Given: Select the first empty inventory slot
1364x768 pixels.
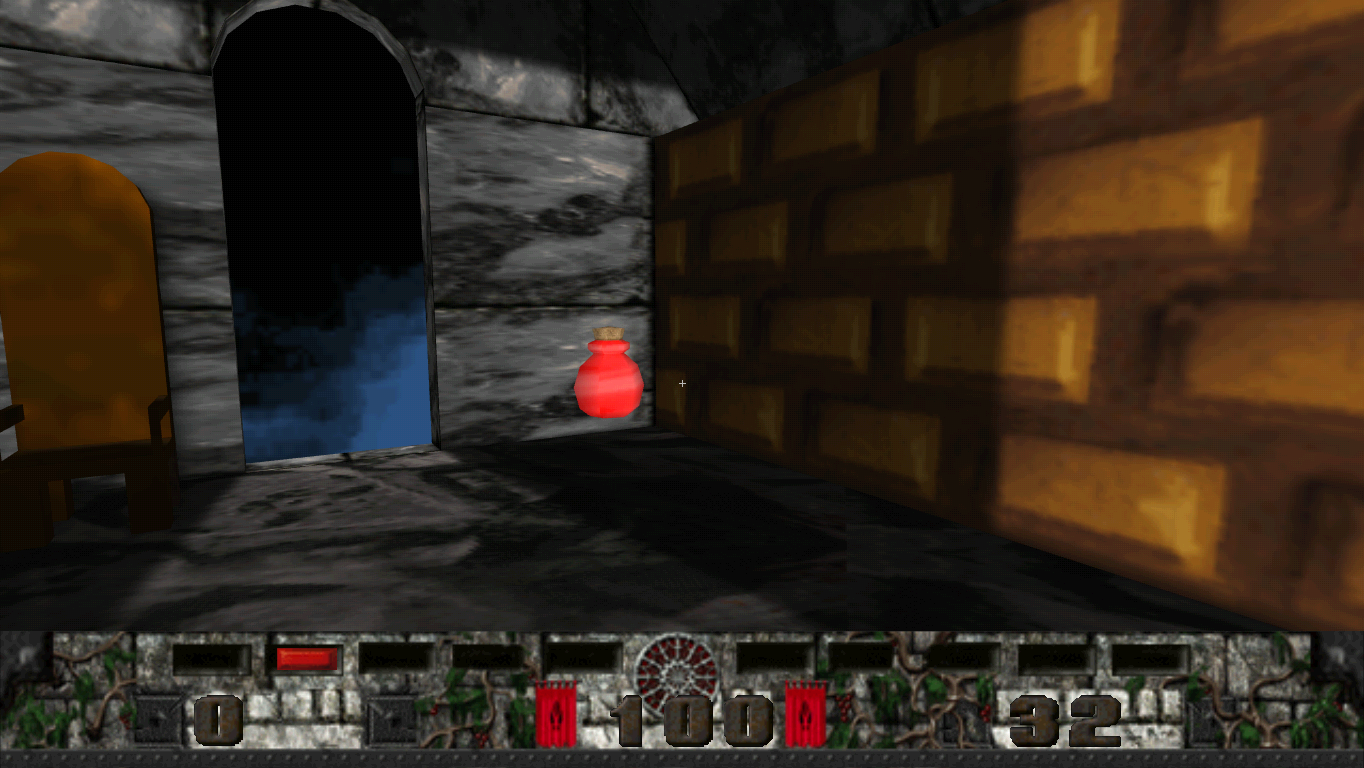Looking at the screenshot, I should [210, 658].
